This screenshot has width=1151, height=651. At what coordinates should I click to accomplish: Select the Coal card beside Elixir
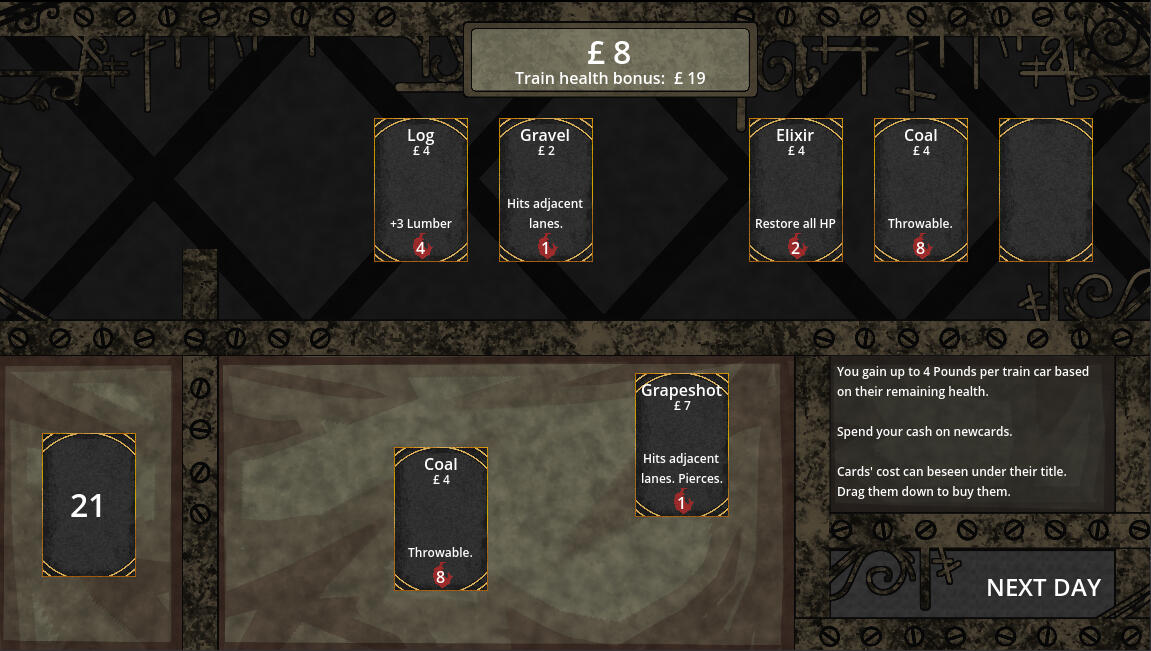pyautogui.click(x=921, y=190)
